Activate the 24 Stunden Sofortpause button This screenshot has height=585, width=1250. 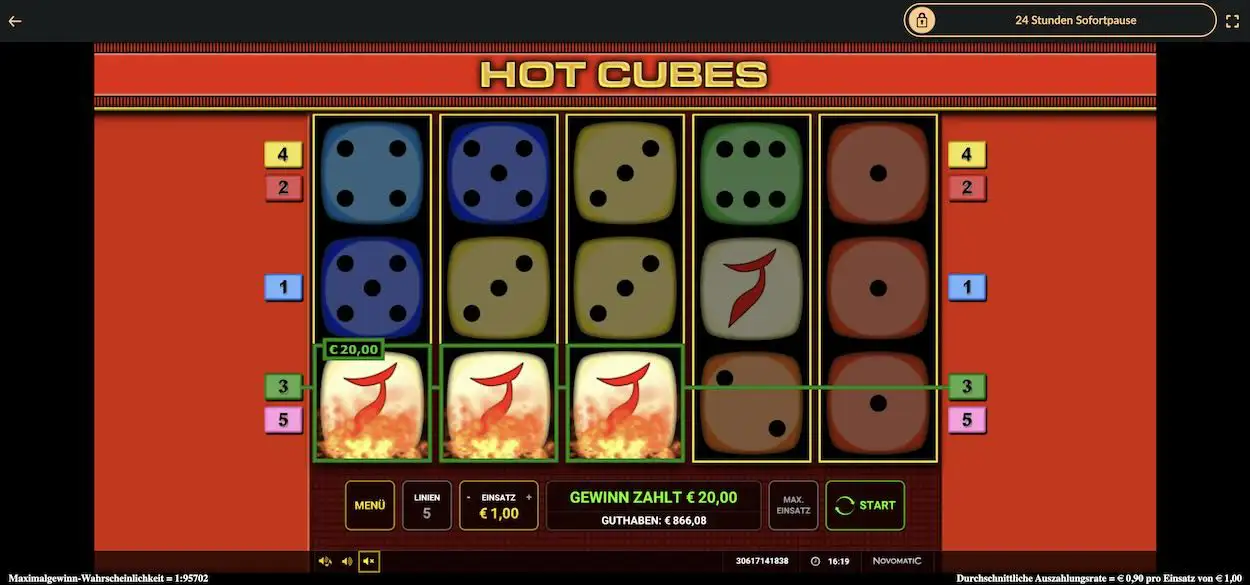click(1060, 20)
